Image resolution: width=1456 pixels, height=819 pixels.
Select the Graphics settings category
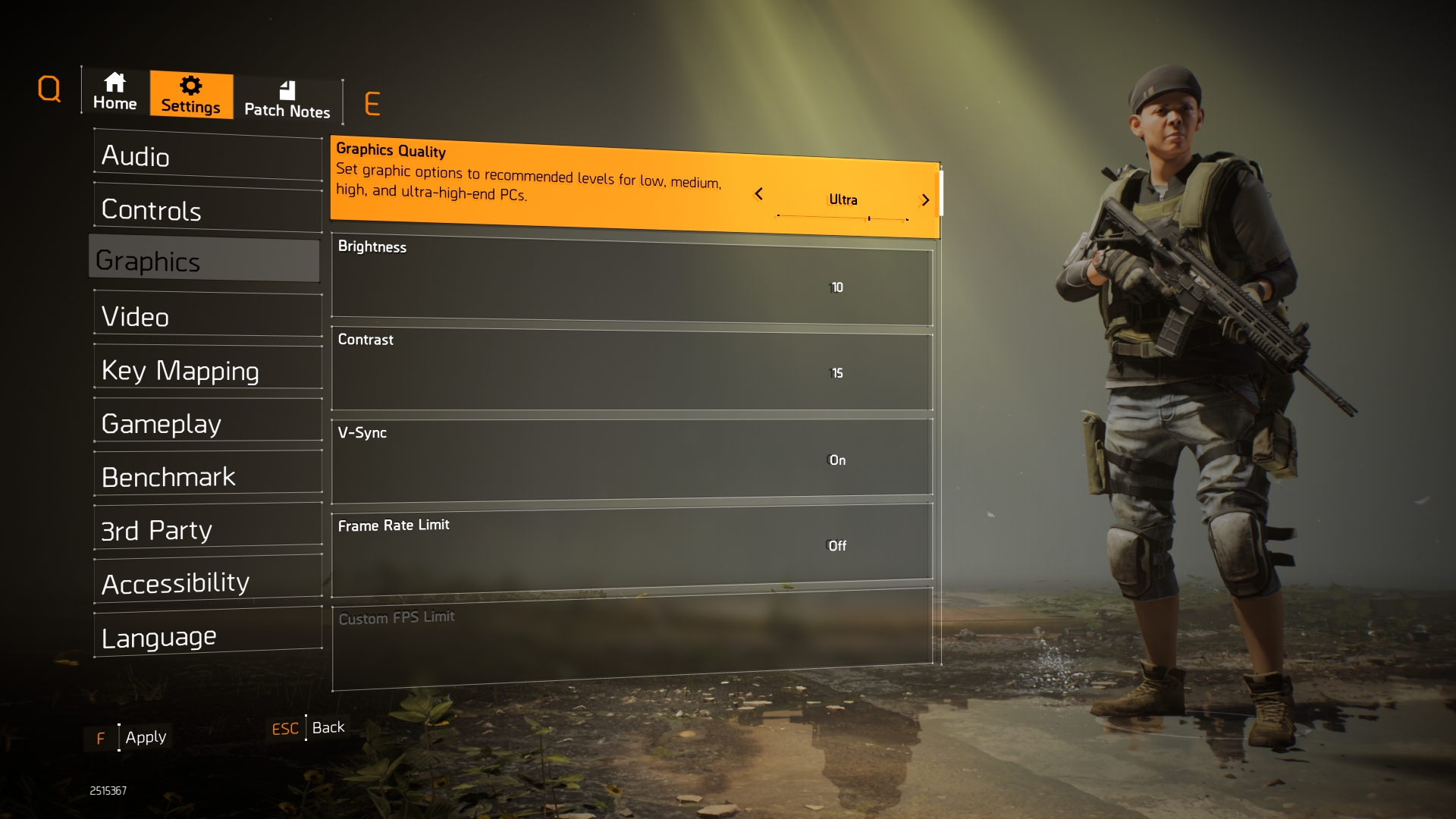click(x=205, y=261)
